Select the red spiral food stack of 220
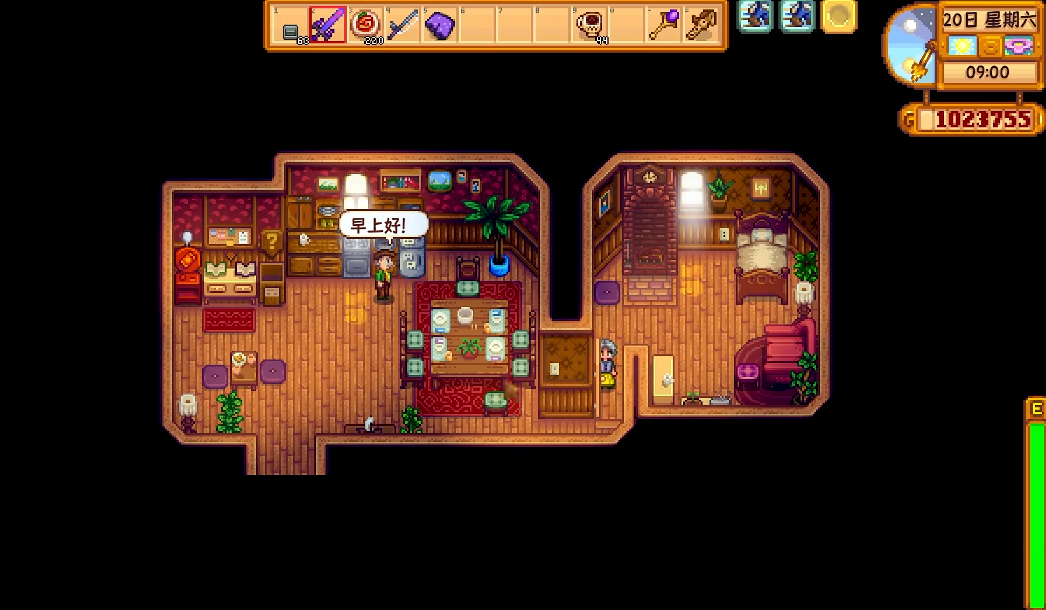 [365, 25]
